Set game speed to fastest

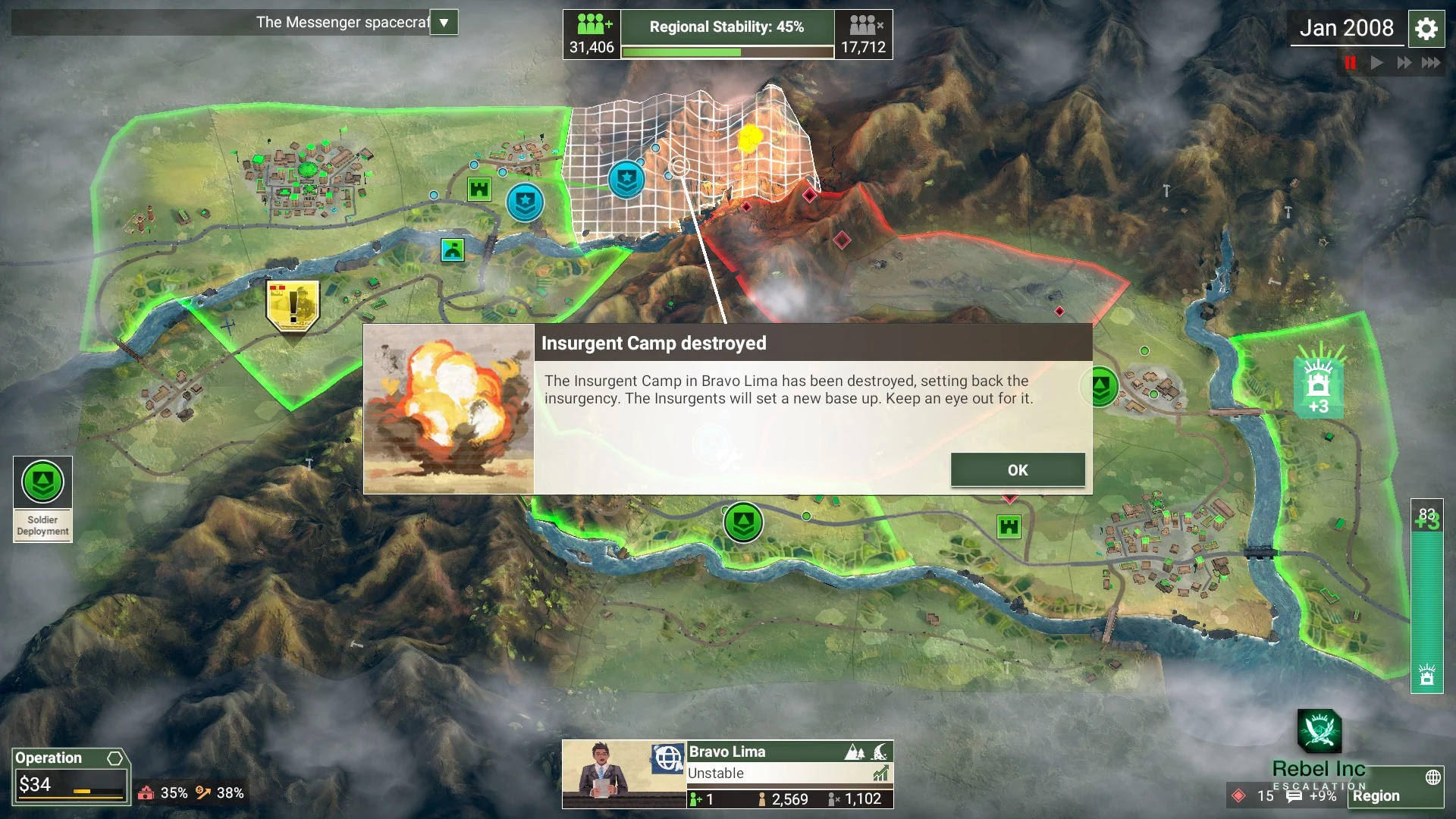coord(1431,63)
